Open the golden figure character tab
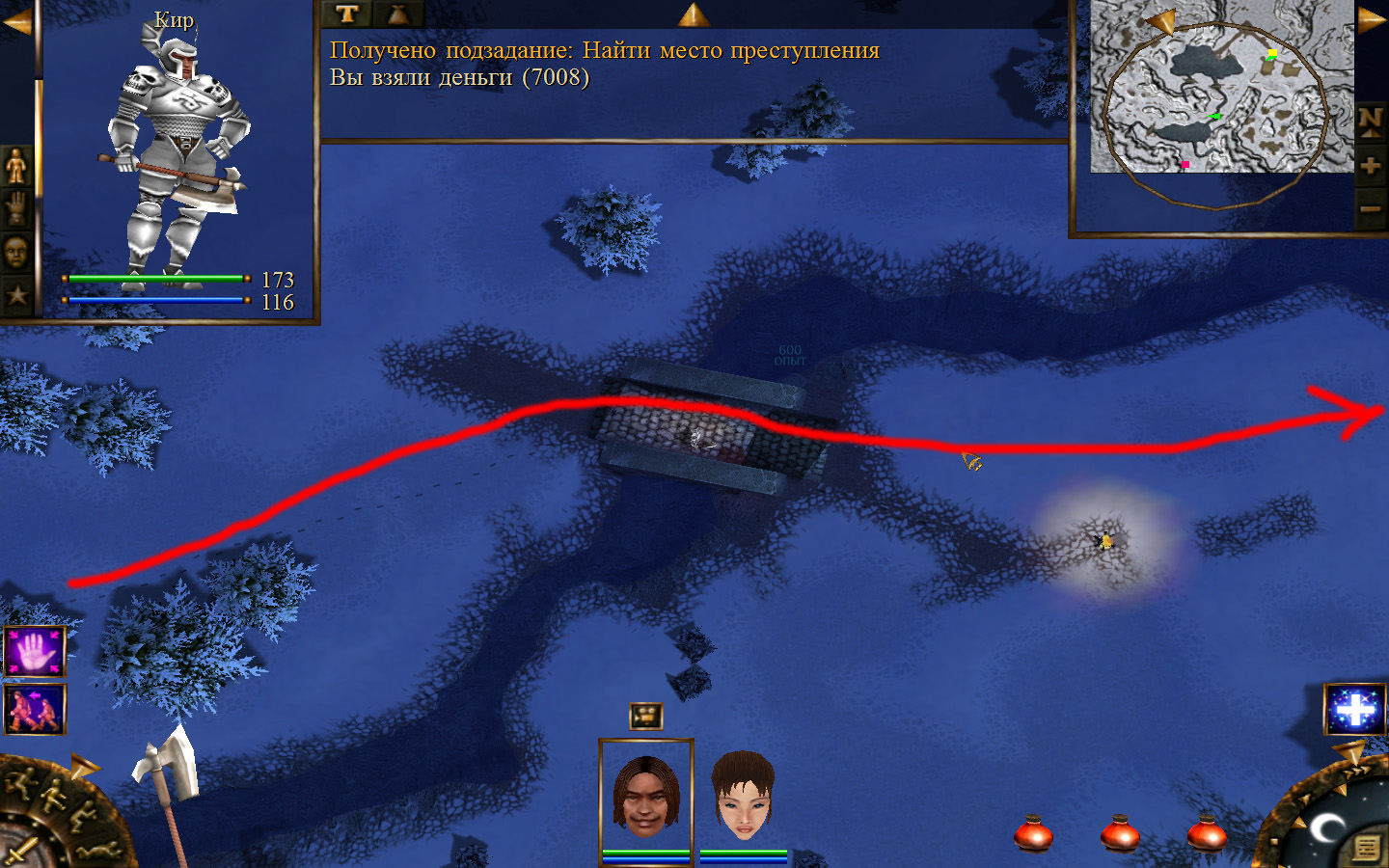The image size is (1389, 868). pos(16,166)
